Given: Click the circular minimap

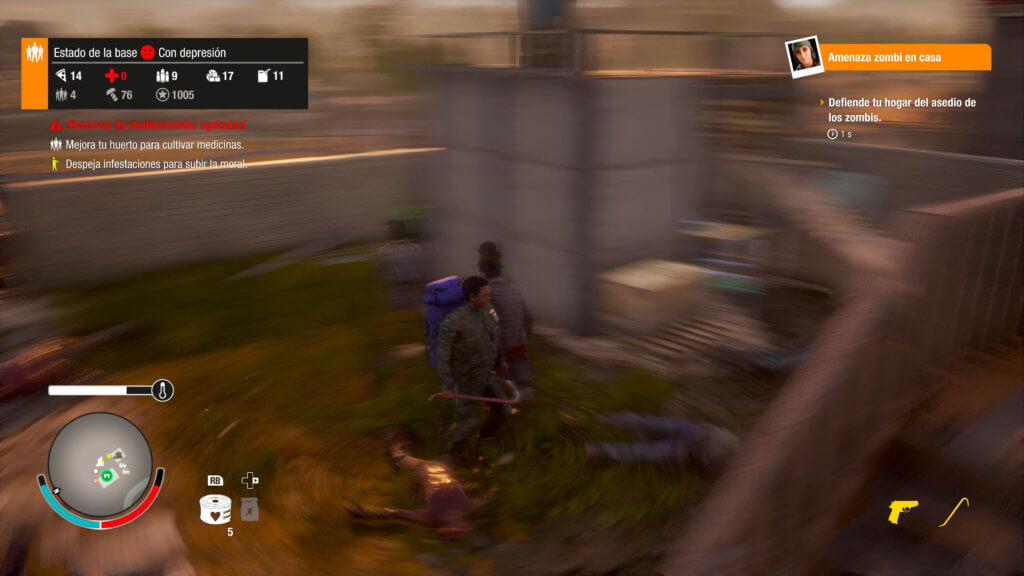Looking at the screenshot, I should coord(100,464).
